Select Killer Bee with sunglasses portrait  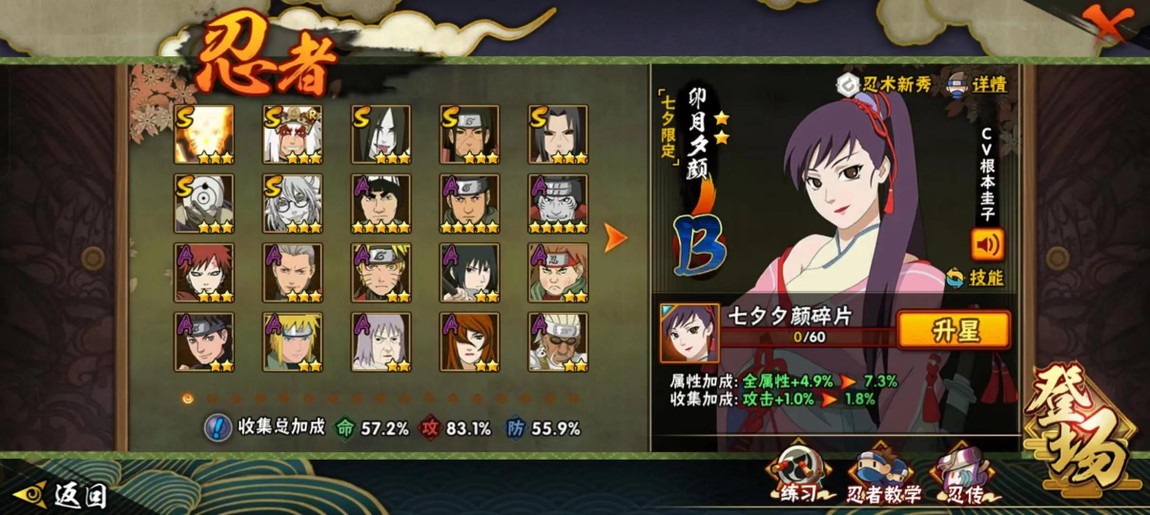[x=558, y=341]
